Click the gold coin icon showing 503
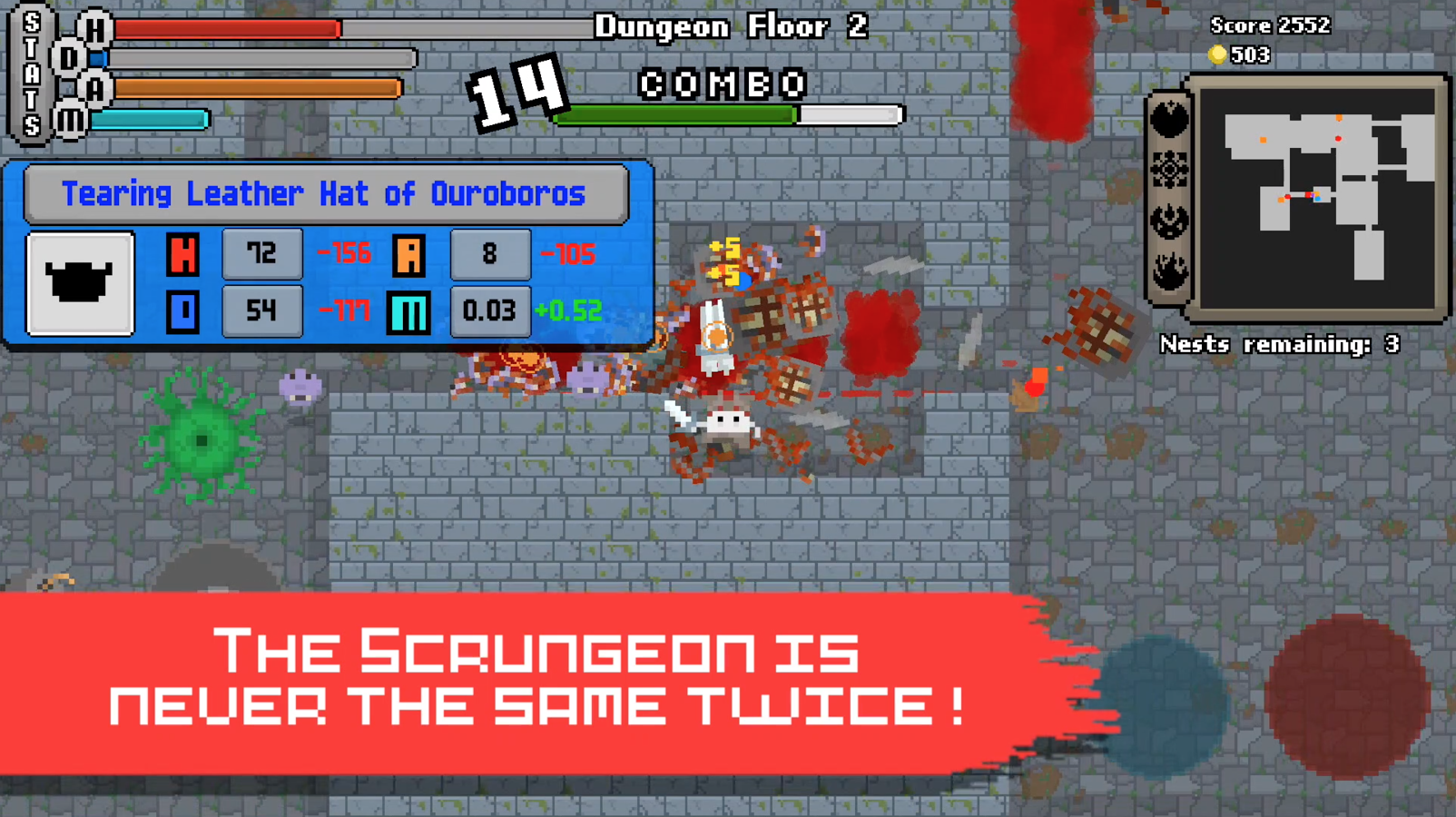 [x=1219, y=55]
